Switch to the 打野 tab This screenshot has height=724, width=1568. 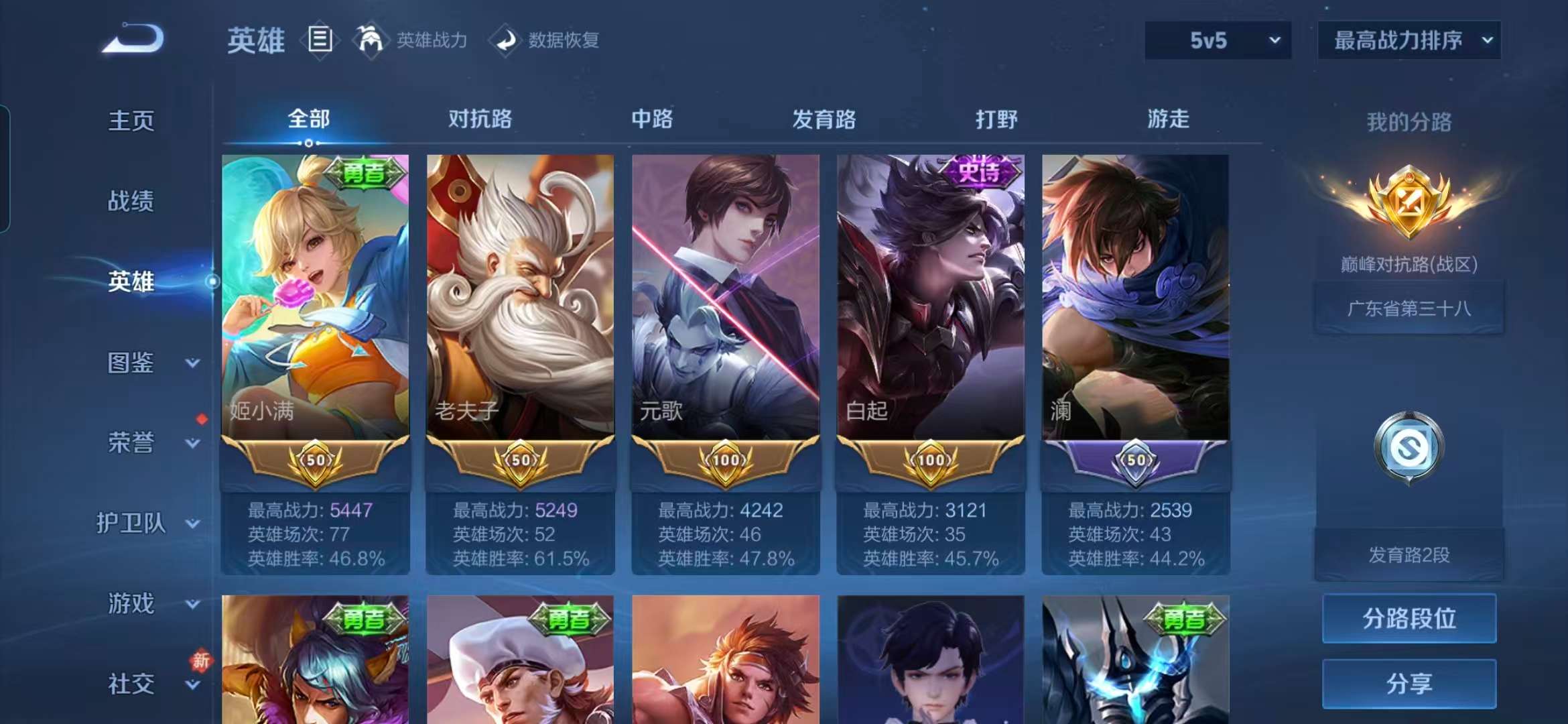coord(994,119)
